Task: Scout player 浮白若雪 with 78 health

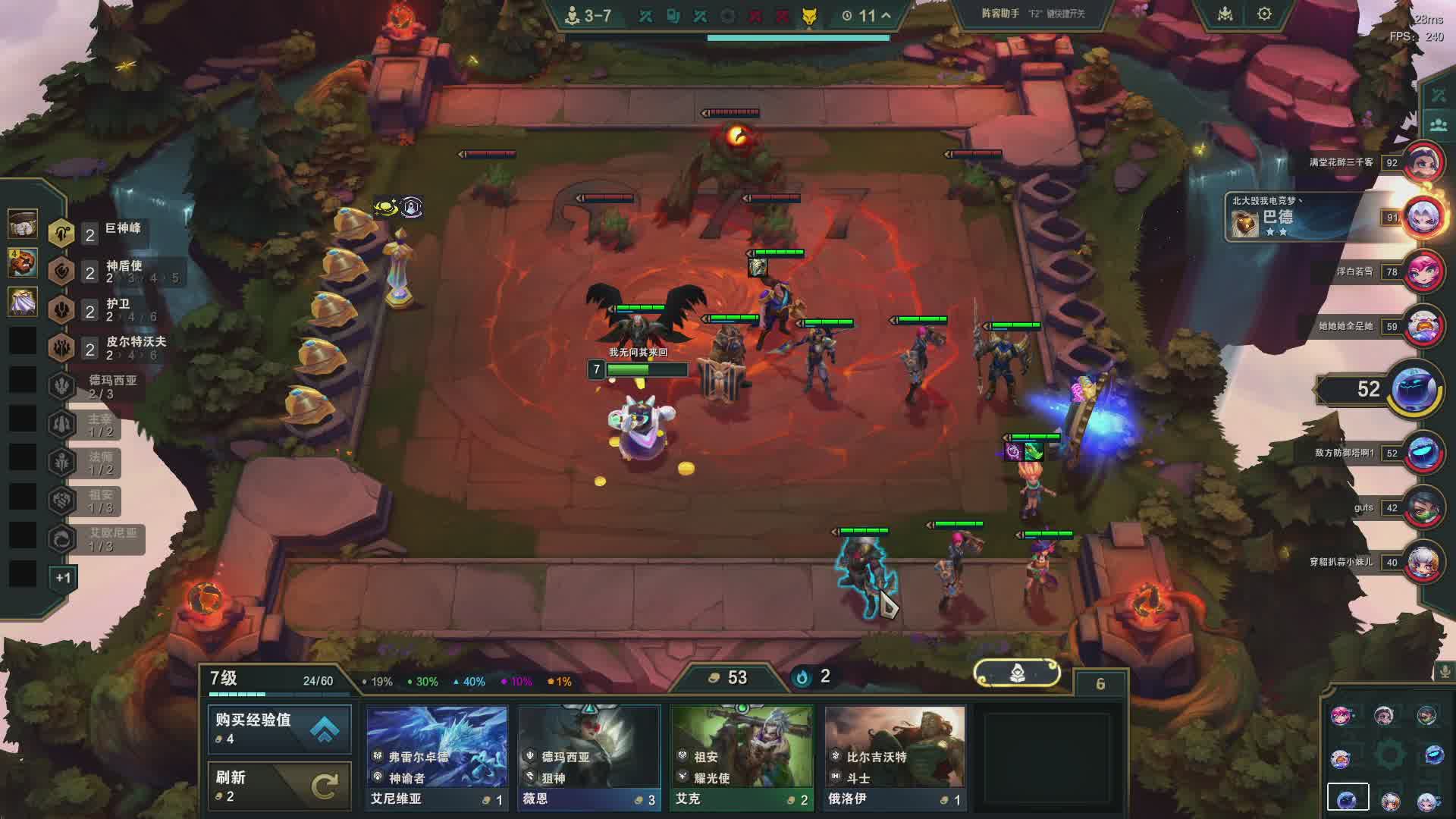Action: [x=1423, y=271]
